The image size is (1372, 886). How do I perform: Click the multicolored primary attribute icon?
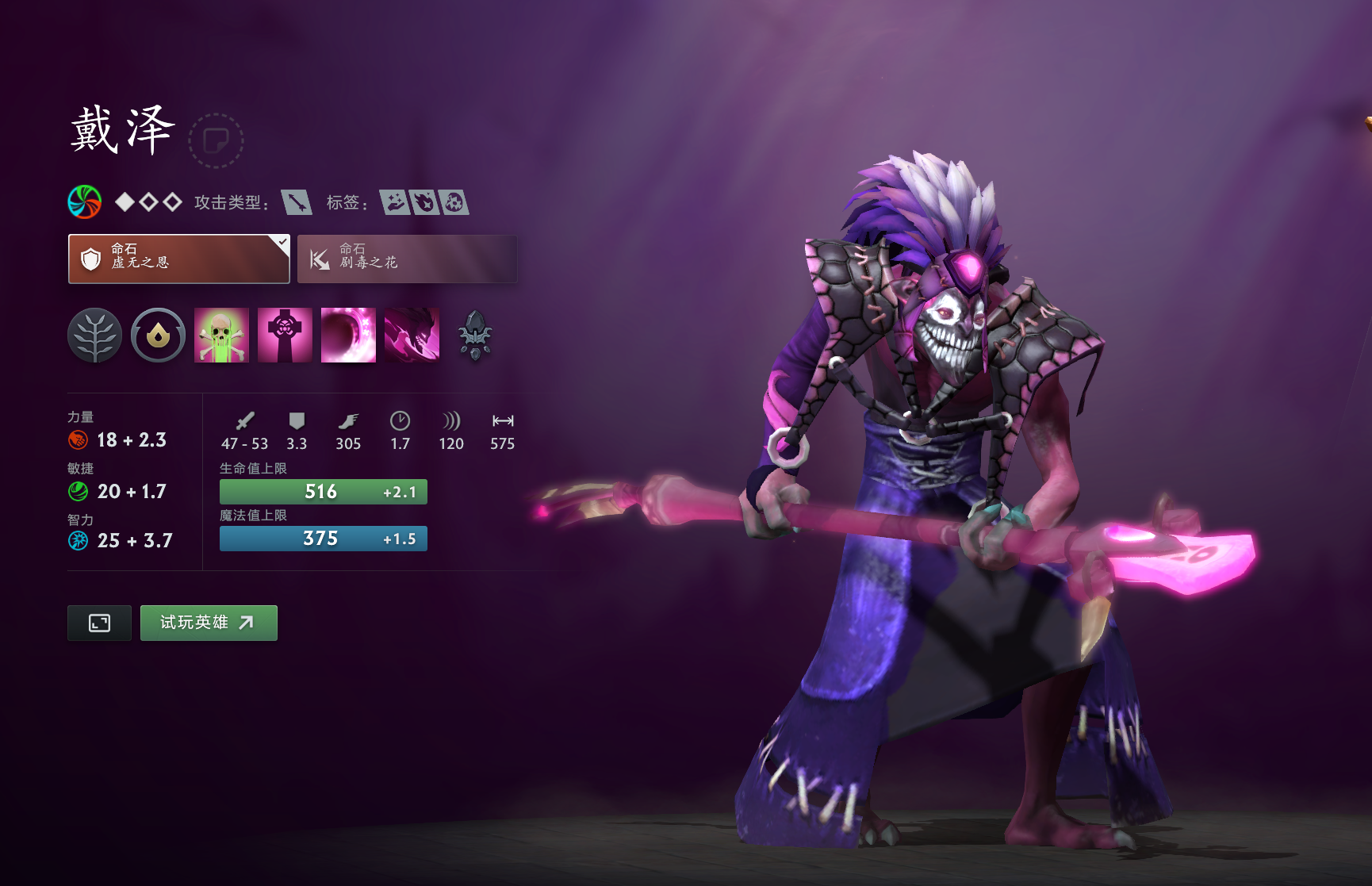point(85,202)
